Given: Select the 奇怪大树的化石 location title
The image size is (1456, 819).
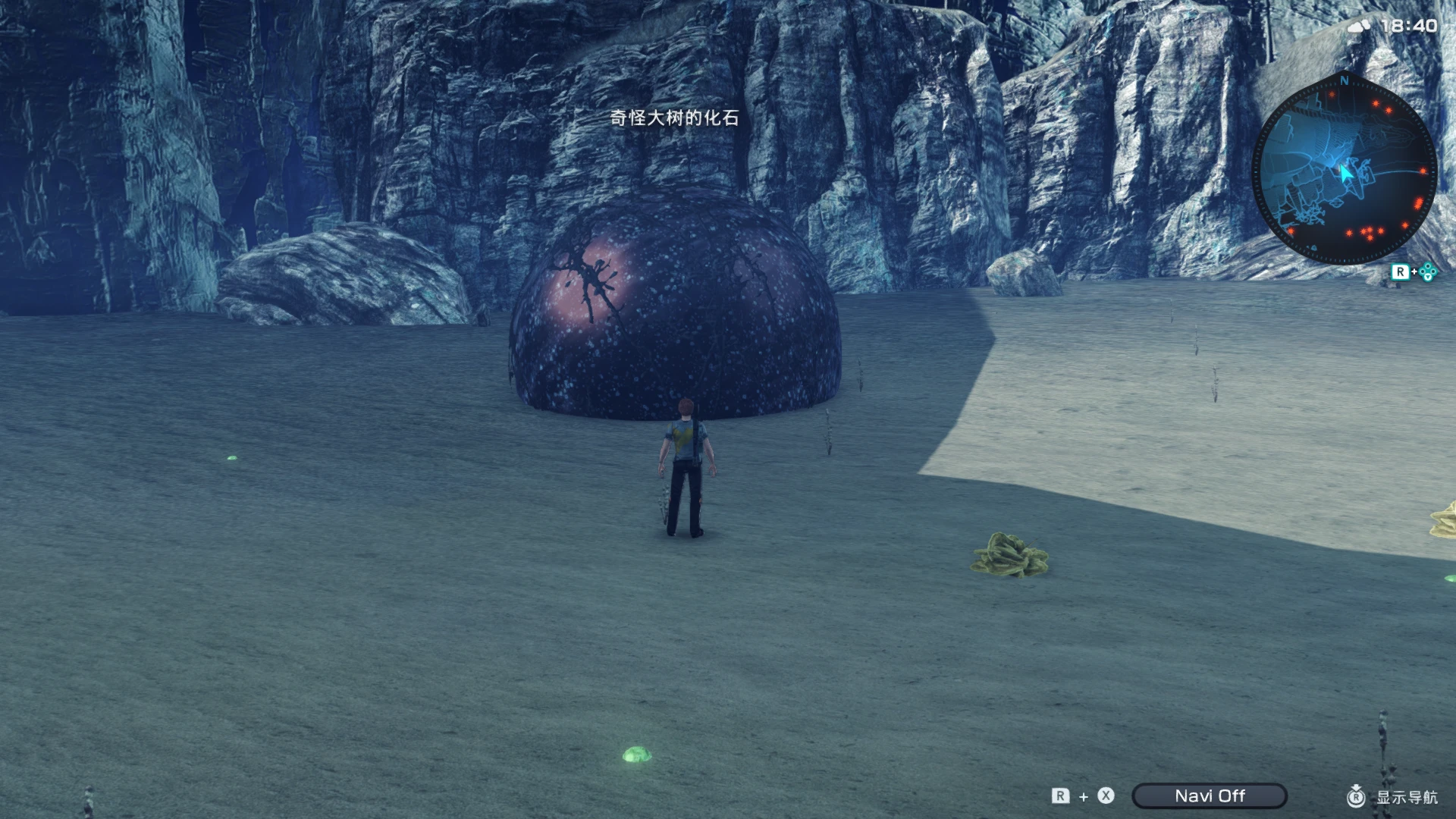Looking at the screenshot, I should pyautogui.click(x=673, y=118).
